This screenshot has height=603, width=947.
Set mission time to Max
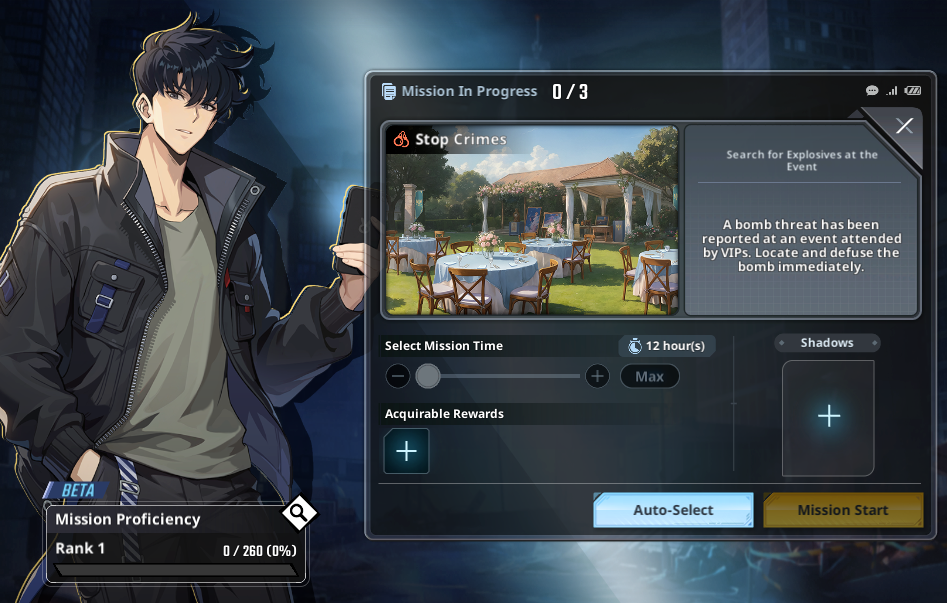pyautogui.click(x=649, y=377)
